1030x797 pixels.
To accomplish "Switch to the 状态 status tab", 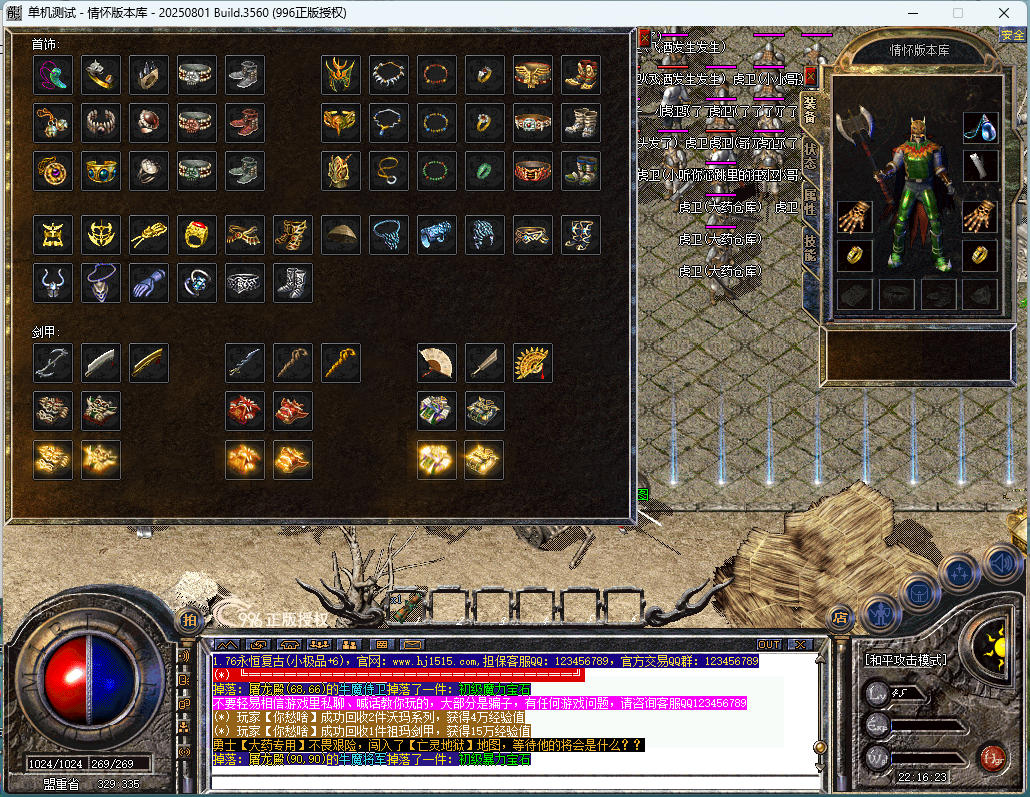I will pyautogui.click(x=810, y=155).
